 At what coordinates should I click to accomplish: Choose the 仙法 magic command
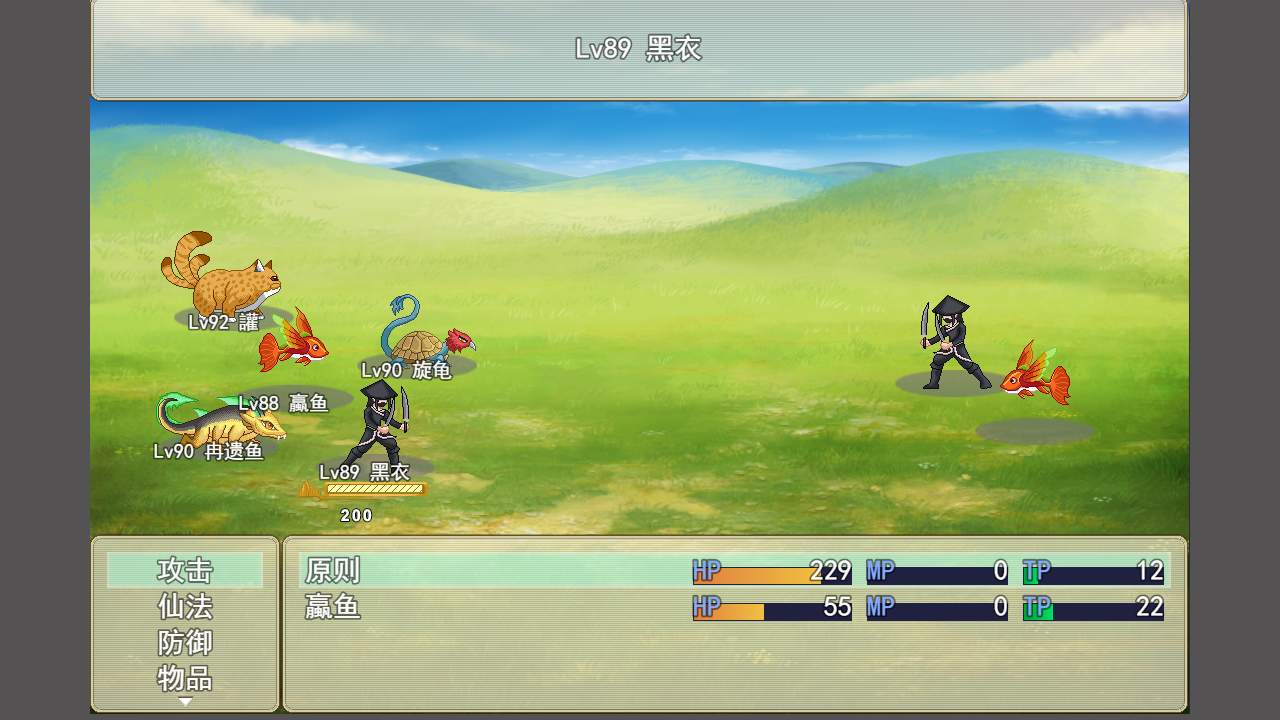185,607
